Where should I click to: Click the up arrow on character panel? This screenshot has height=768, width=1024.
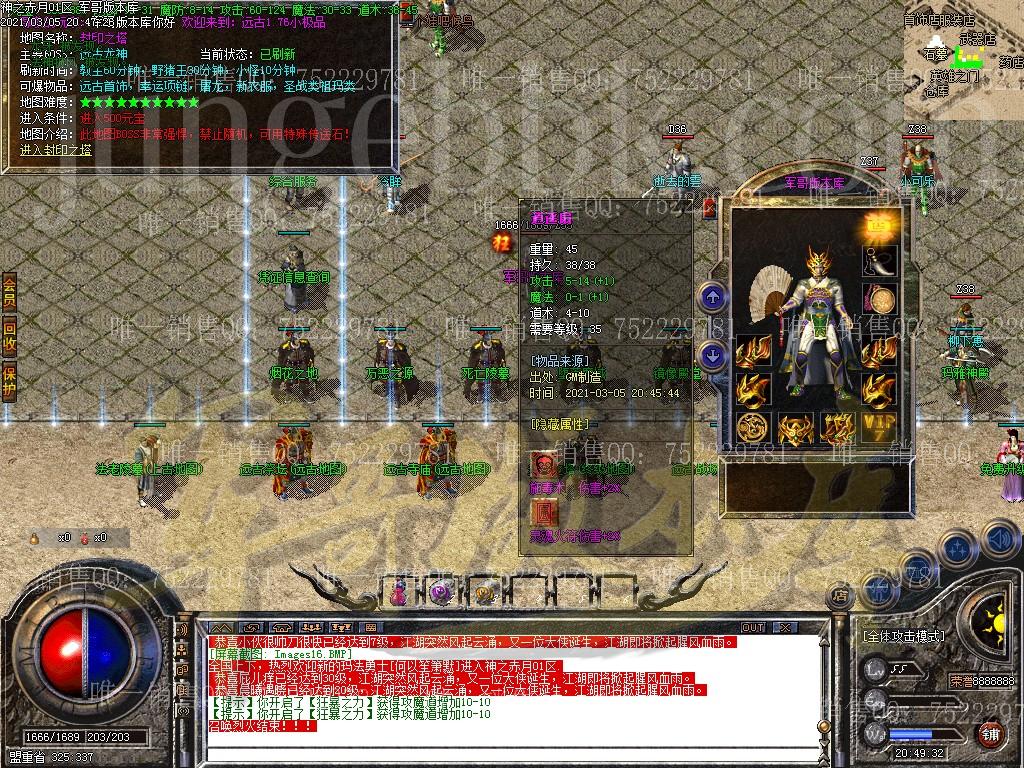712,296
